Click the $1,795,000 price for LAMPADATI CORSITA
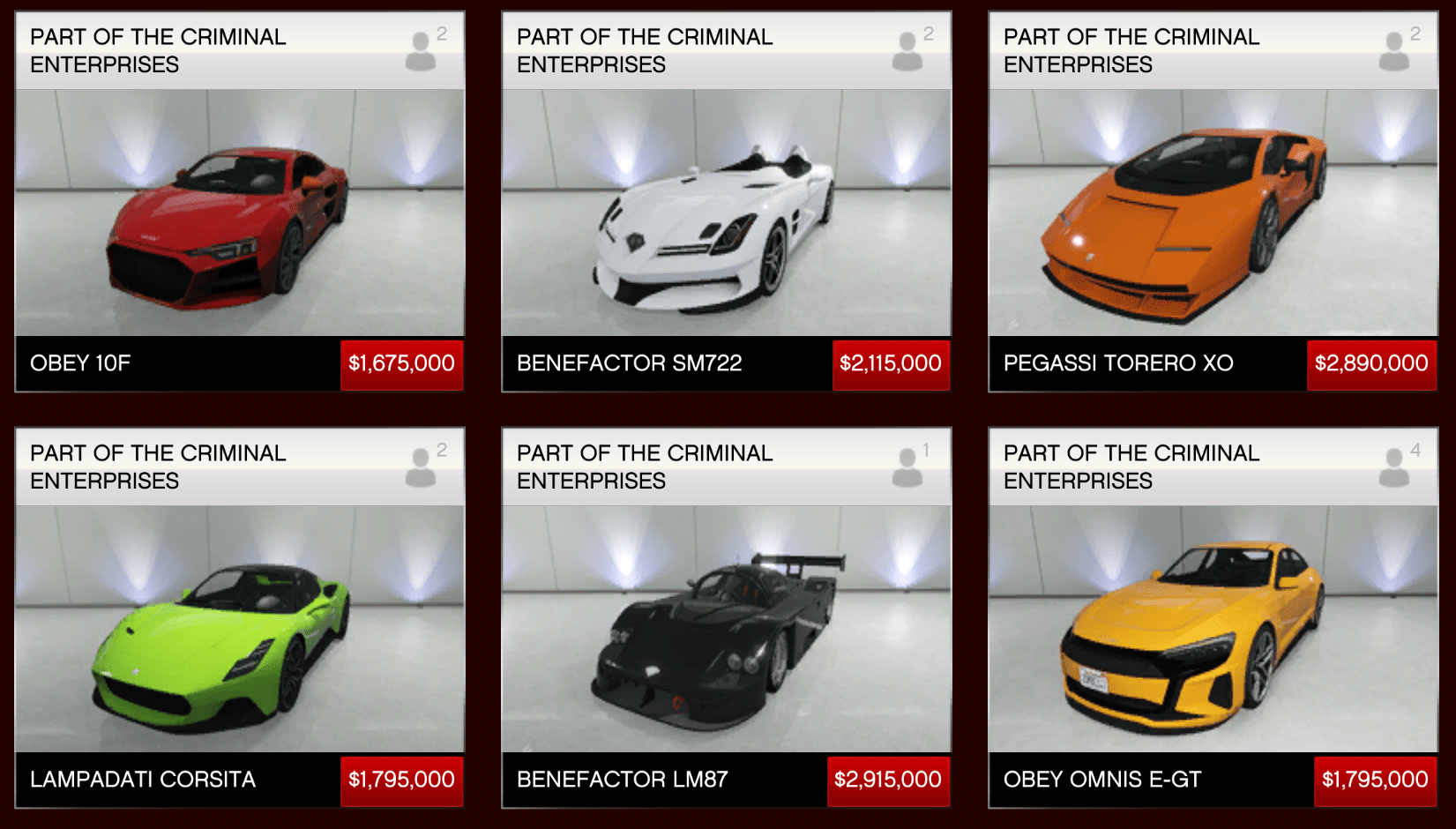 point(401,780)
